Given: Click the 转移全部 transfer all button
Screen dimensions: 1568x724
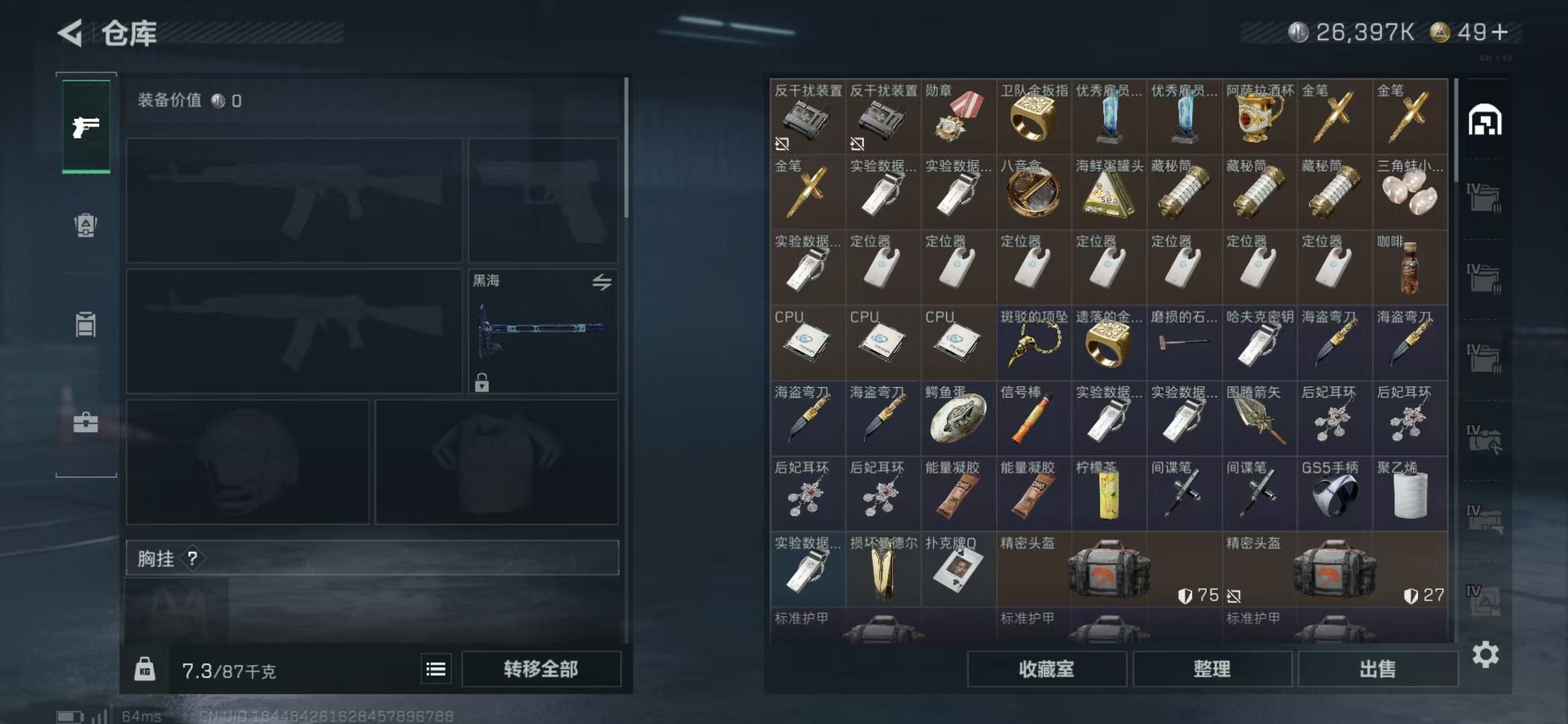Looking at the screenshot, I should [541, 669].
